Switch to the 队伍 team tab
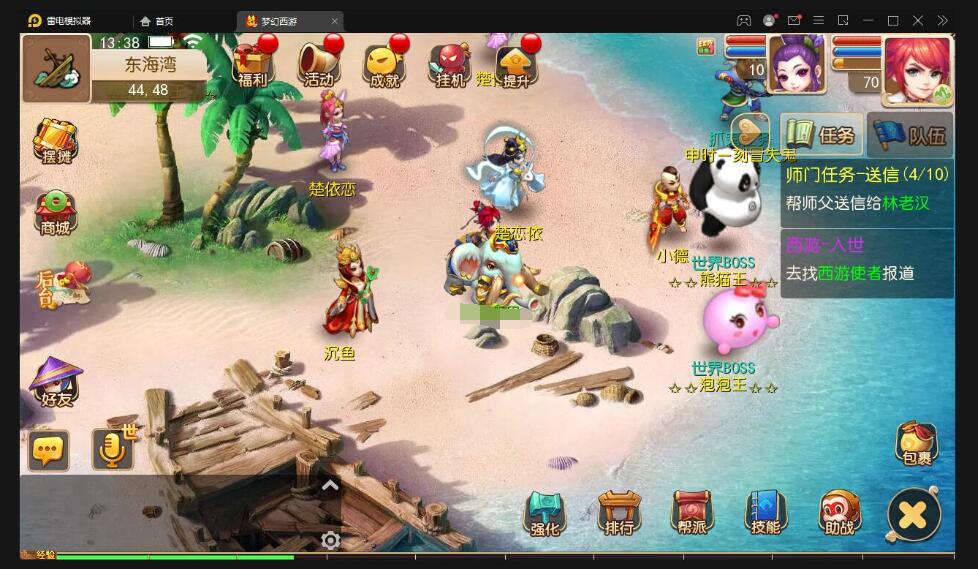This screenshot has width=978, height=569. pos(910,135)
